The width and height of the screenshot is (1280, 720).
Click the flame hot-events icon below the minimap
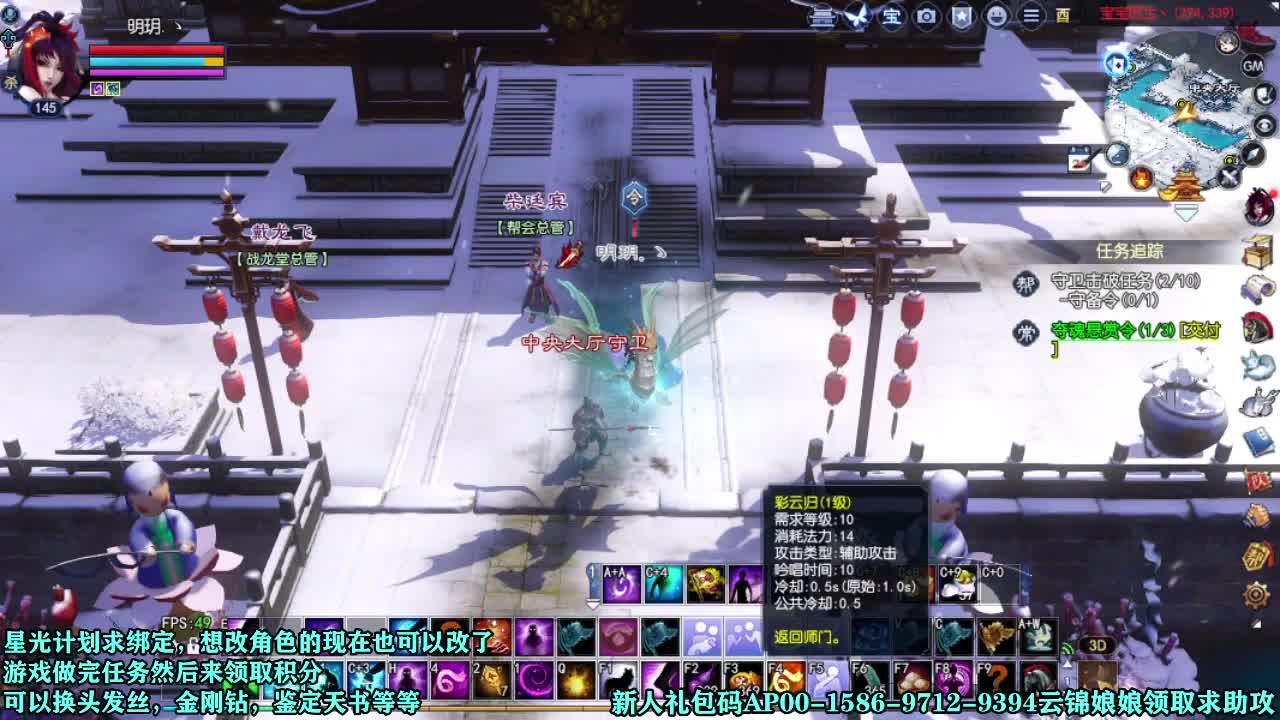(x=1142, y=178)
